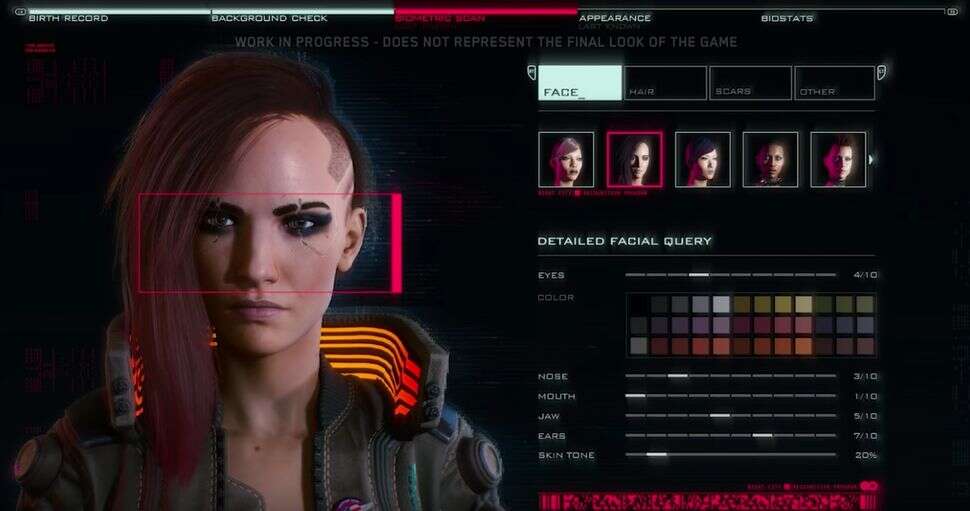Screen dimensions: 970x511
Task: Select the red-highlighted dark-haired face preset
Action: click(x=634, y=159)
